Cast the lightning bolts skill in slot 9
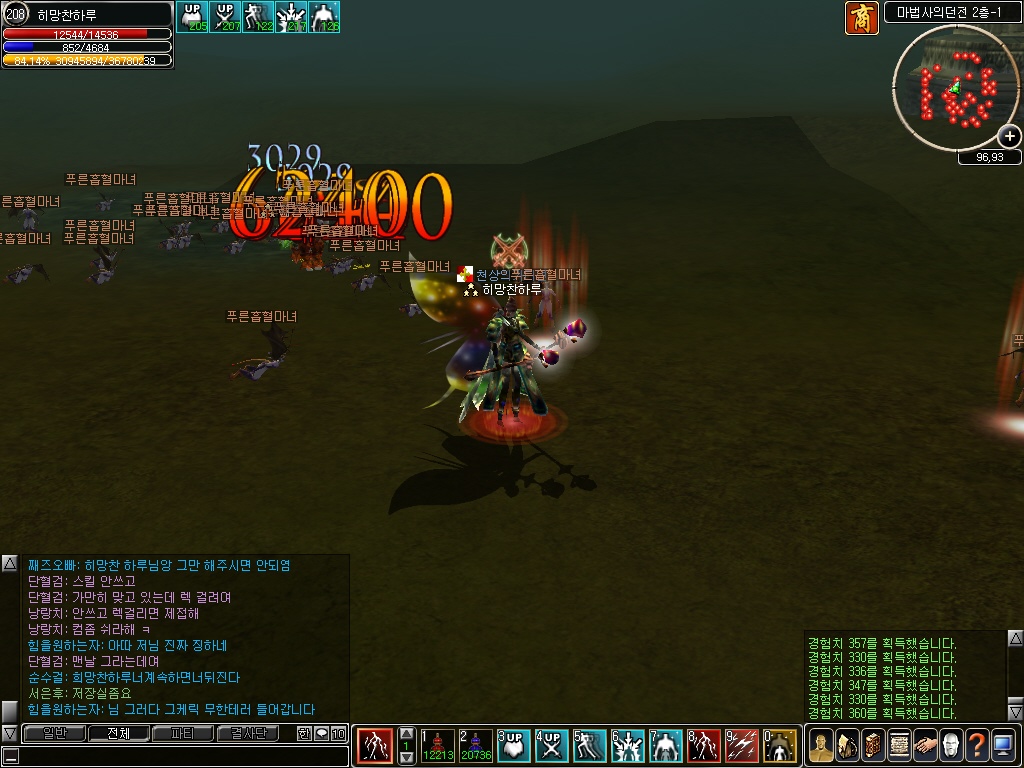This screenshot has height=768, width=1024. [741, 746]
